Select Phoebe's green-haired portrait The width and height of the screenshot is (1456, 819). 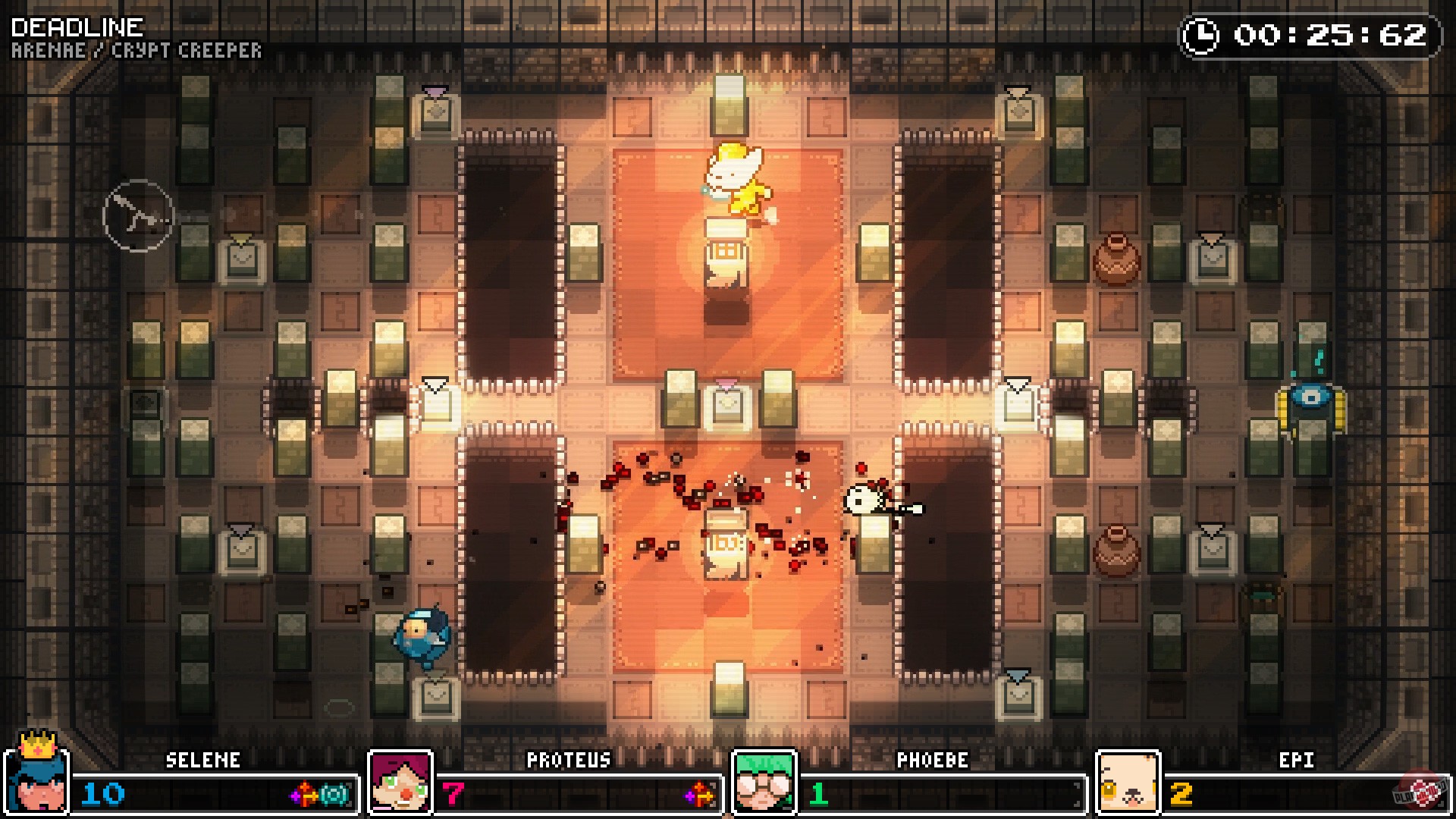763,783
